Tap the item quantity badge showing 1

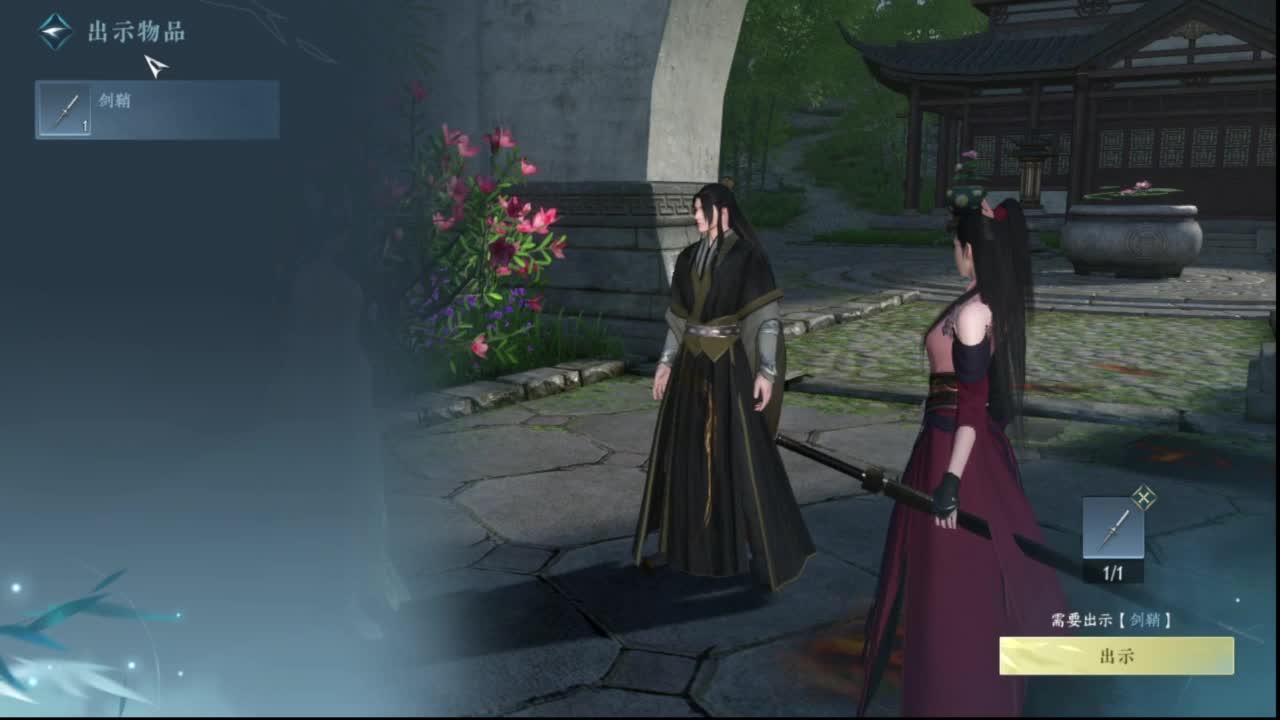point(85,125)
